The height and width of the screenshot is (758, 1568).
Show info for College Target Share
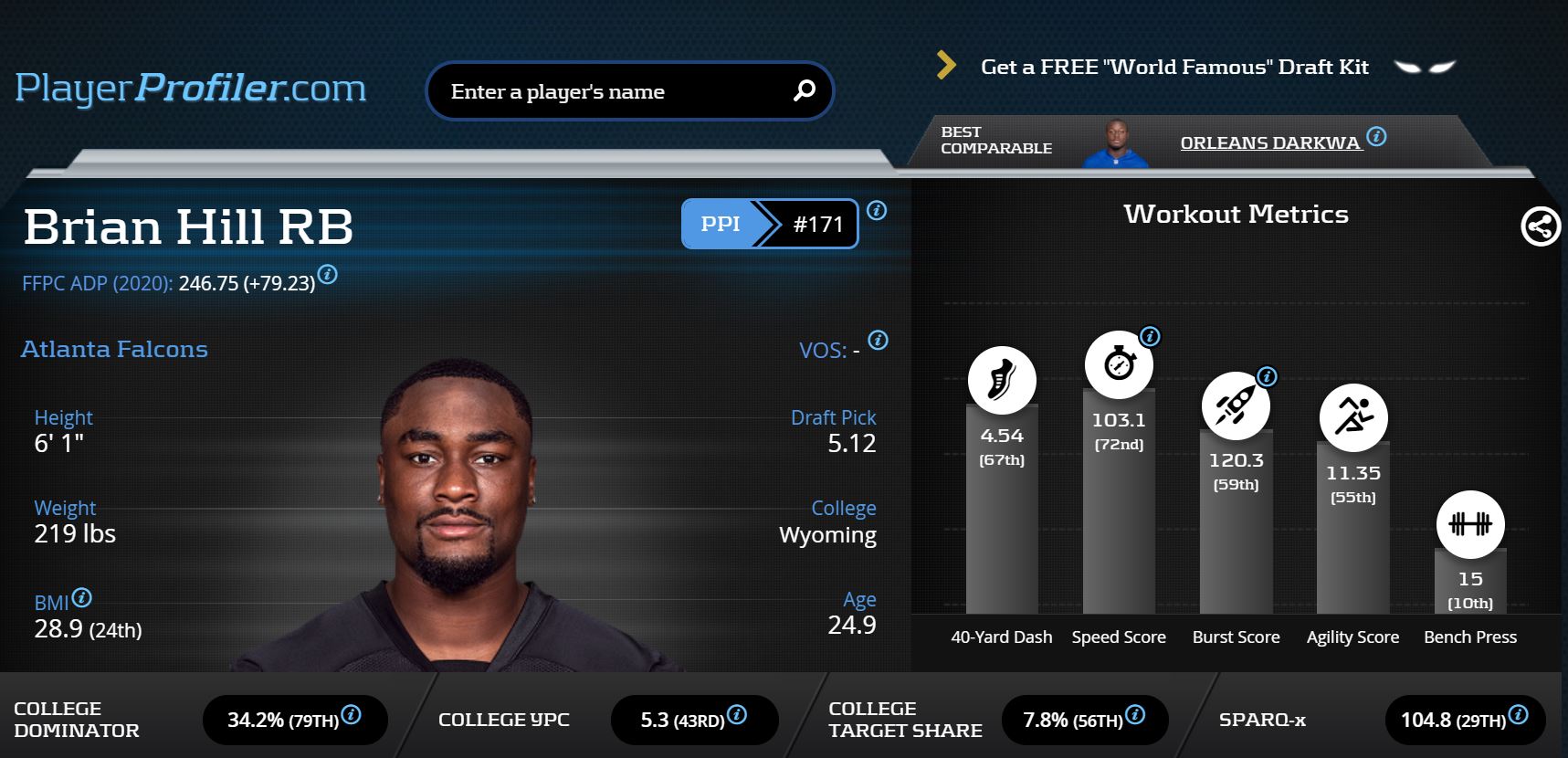(x=1135, y=714)
